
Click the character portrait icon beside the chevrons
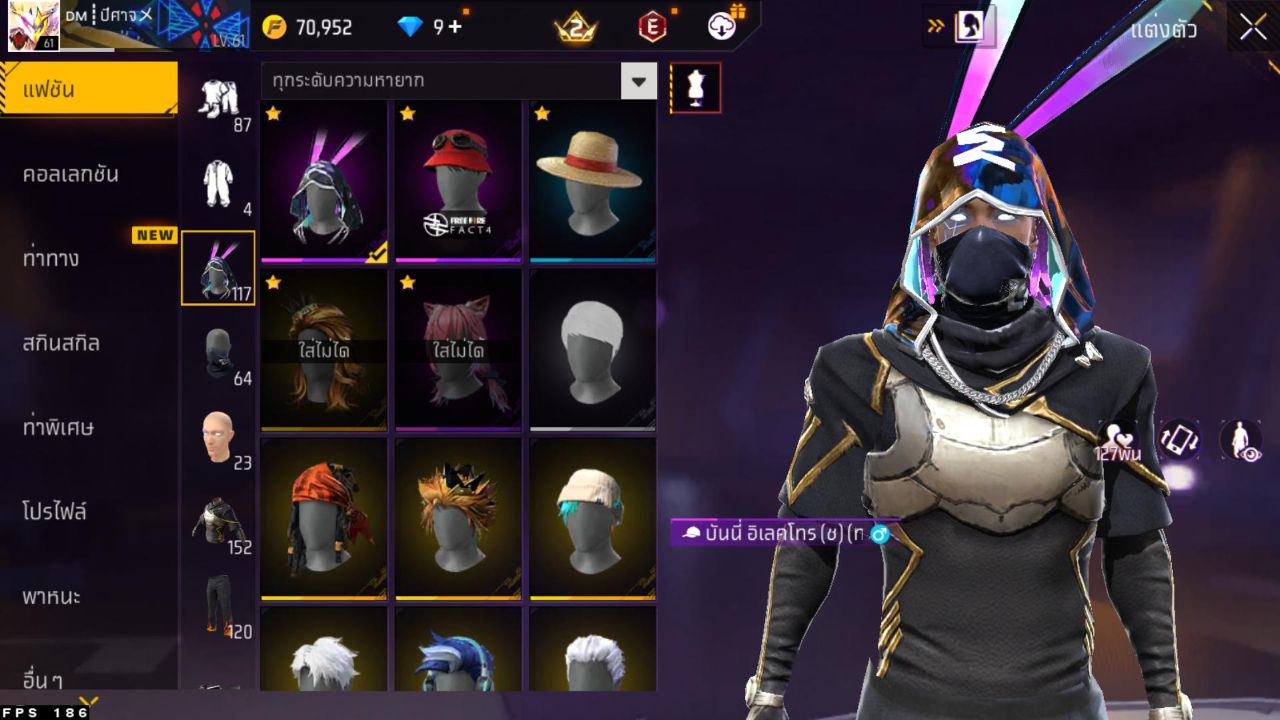click(971, 27)
